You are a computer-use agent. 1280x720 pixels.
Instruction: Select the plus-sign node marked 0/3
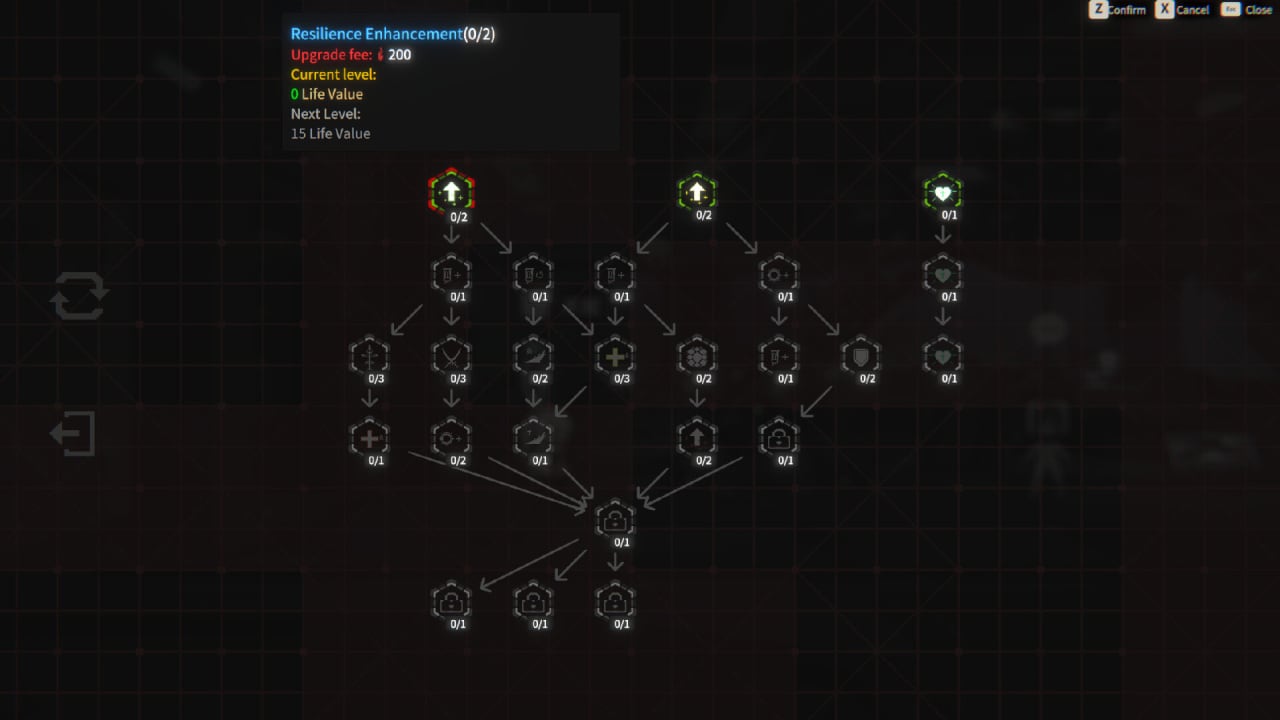[x=615, y=355]
